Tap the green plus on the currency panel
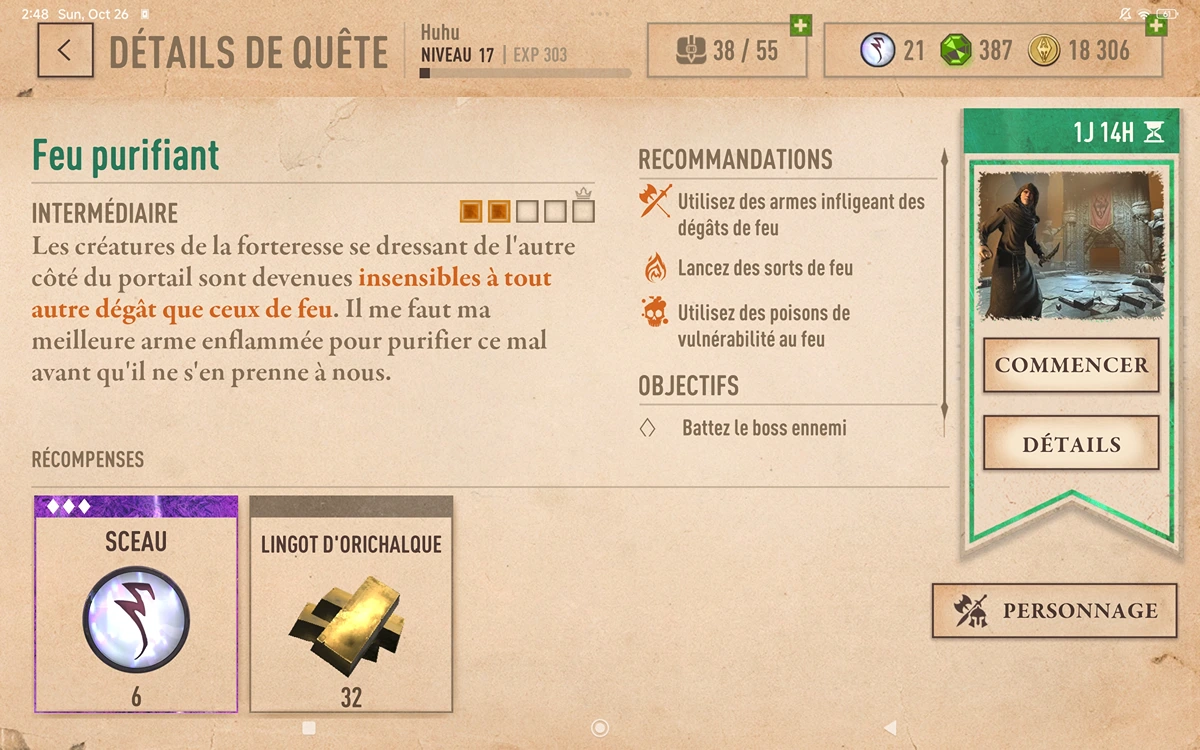The image size is (1200, 750). 1156,25
